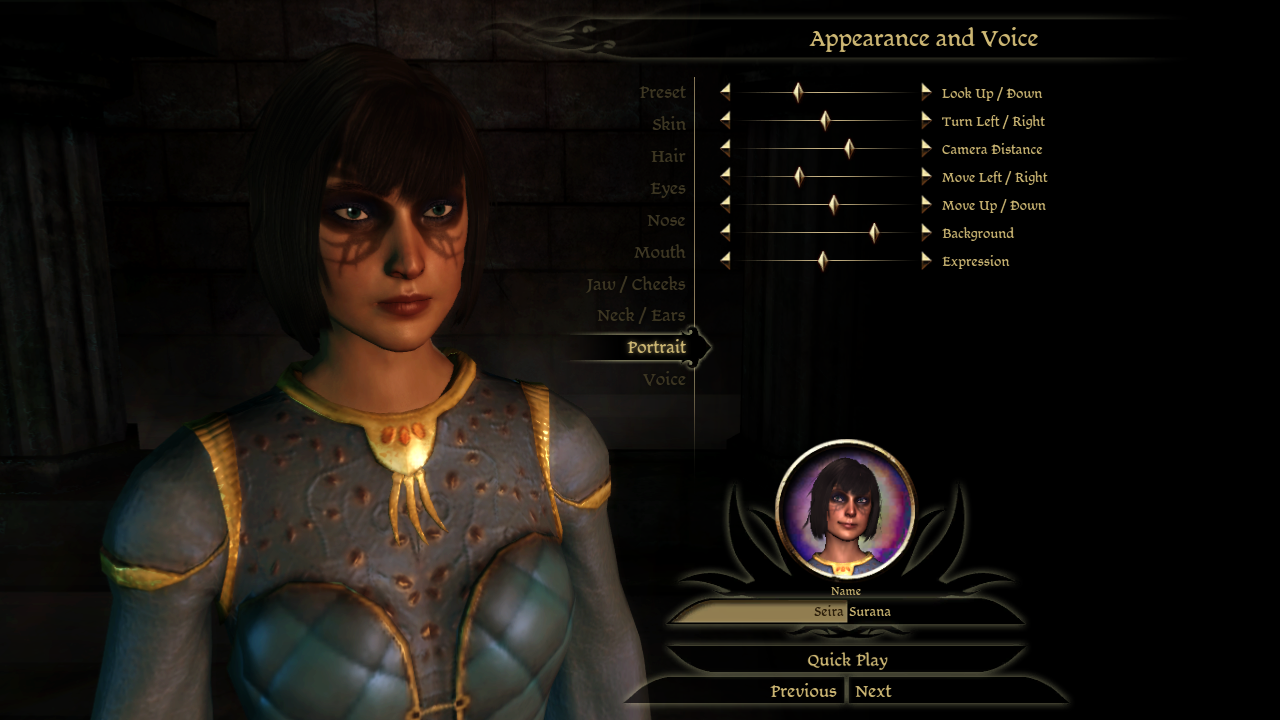
Task: Select Jaw / Cheeks category
Action: (x=635, y=285)
